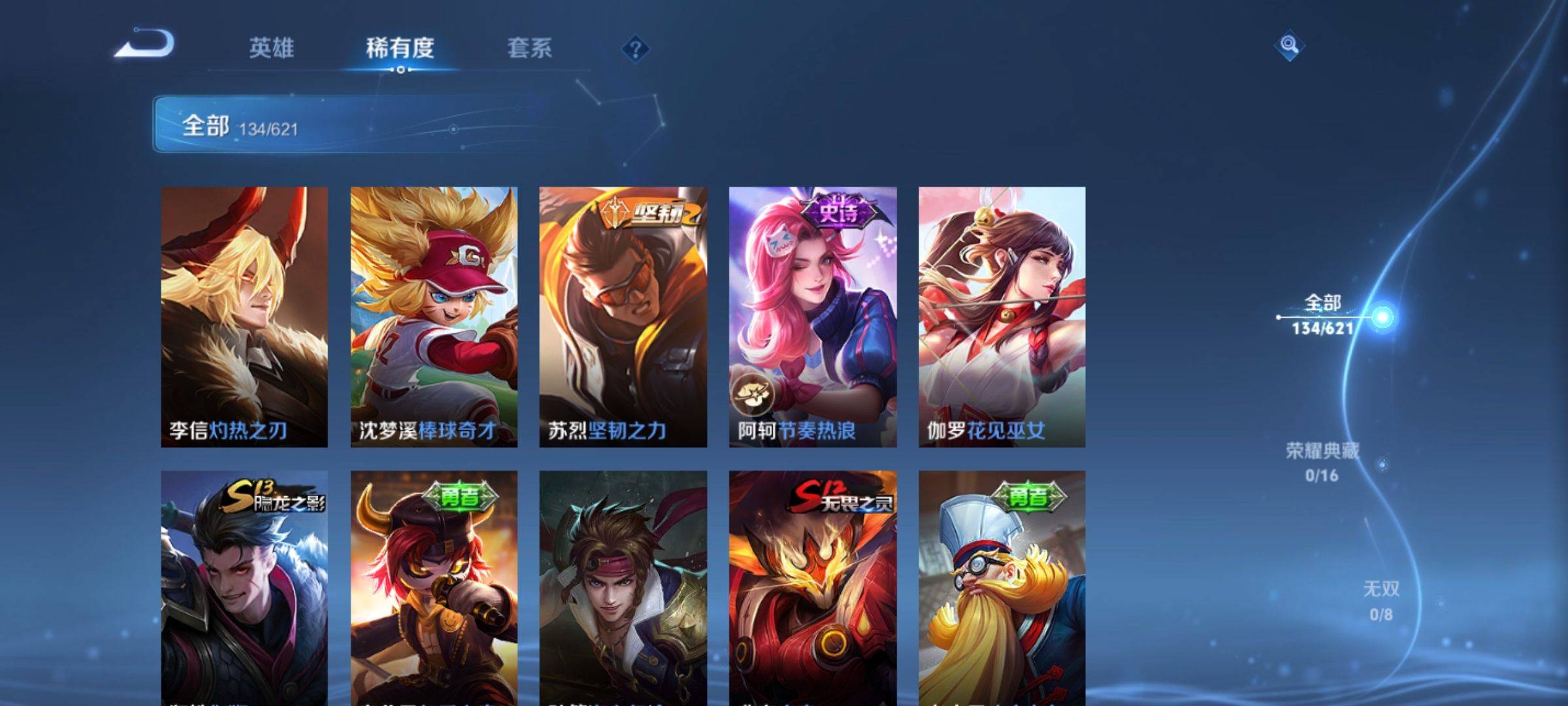Image resolution: width=1568 pixels, height=706 pixels.
Task: Filter by 荣耀典藏 rarity
Action: click(1322, 462)
